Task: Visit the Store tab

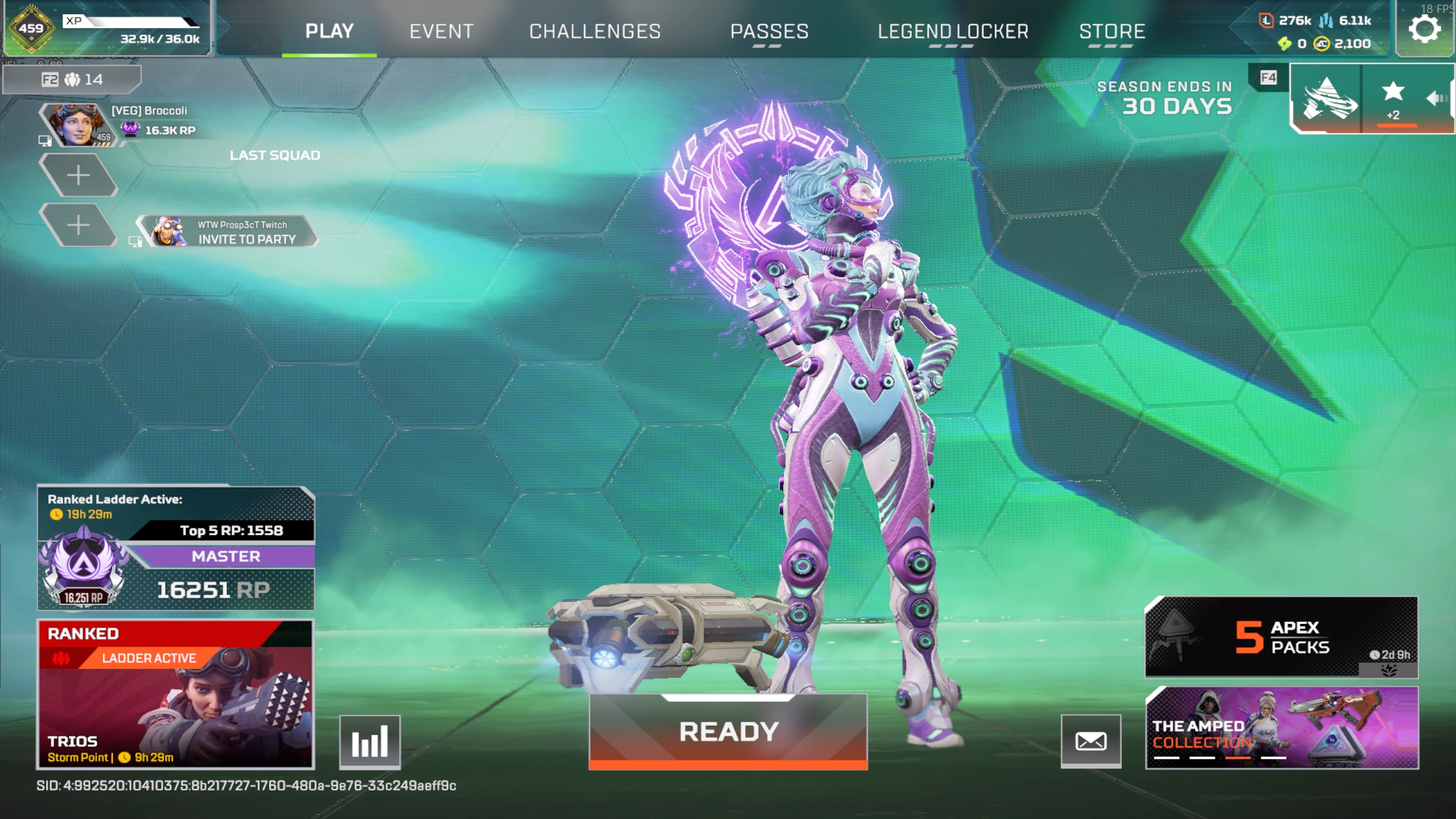Action: point(1112,31)
